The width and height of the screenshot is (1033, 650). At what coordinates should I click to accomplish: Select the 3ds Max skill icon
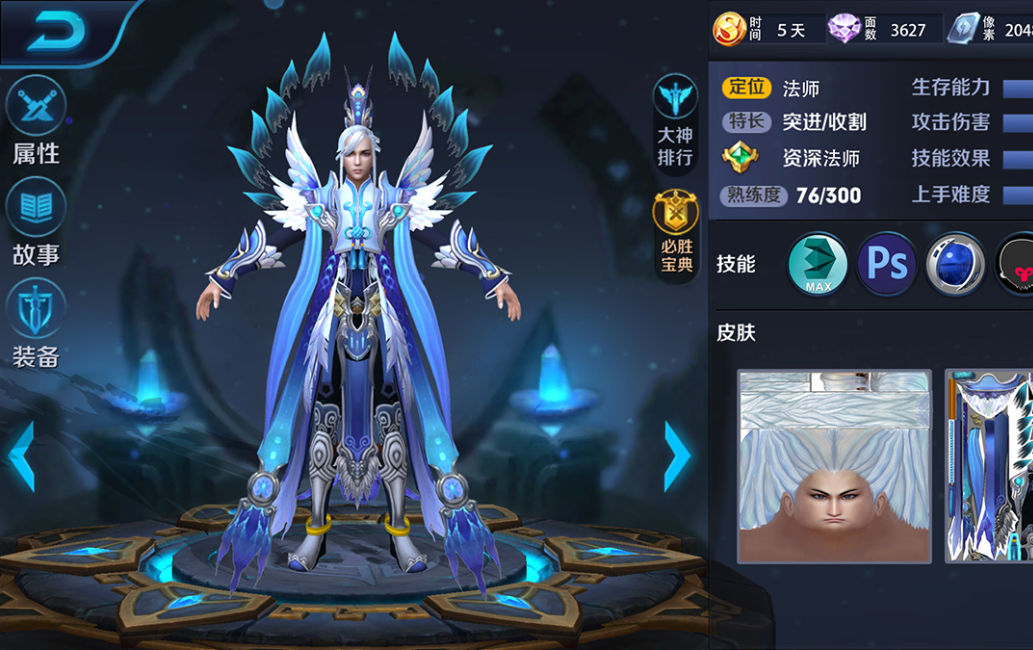coord(818,264)
